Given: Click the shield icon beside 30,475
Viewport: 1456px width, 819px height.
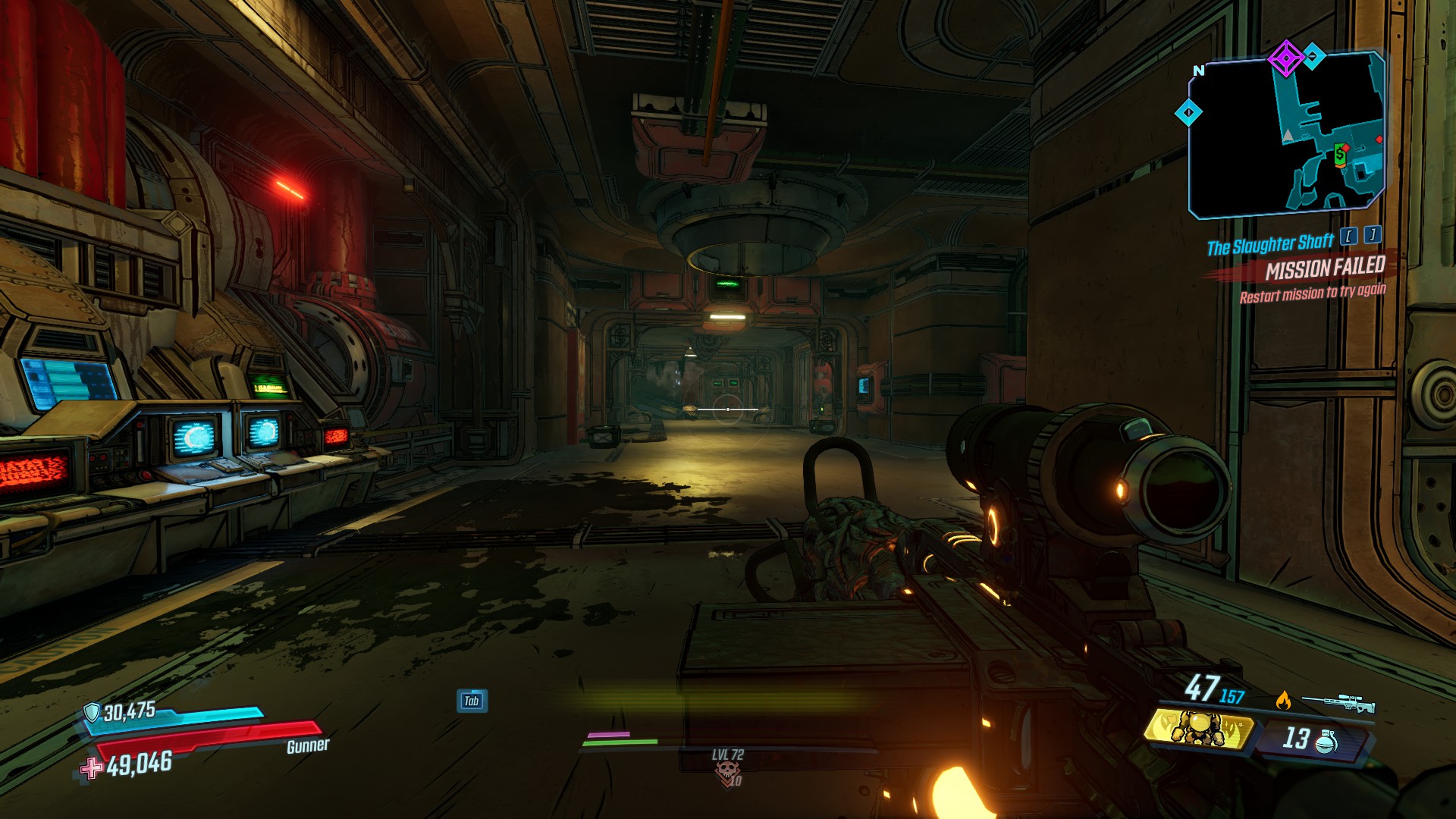Looking at the screenshot, I should [x=92, y=712].
